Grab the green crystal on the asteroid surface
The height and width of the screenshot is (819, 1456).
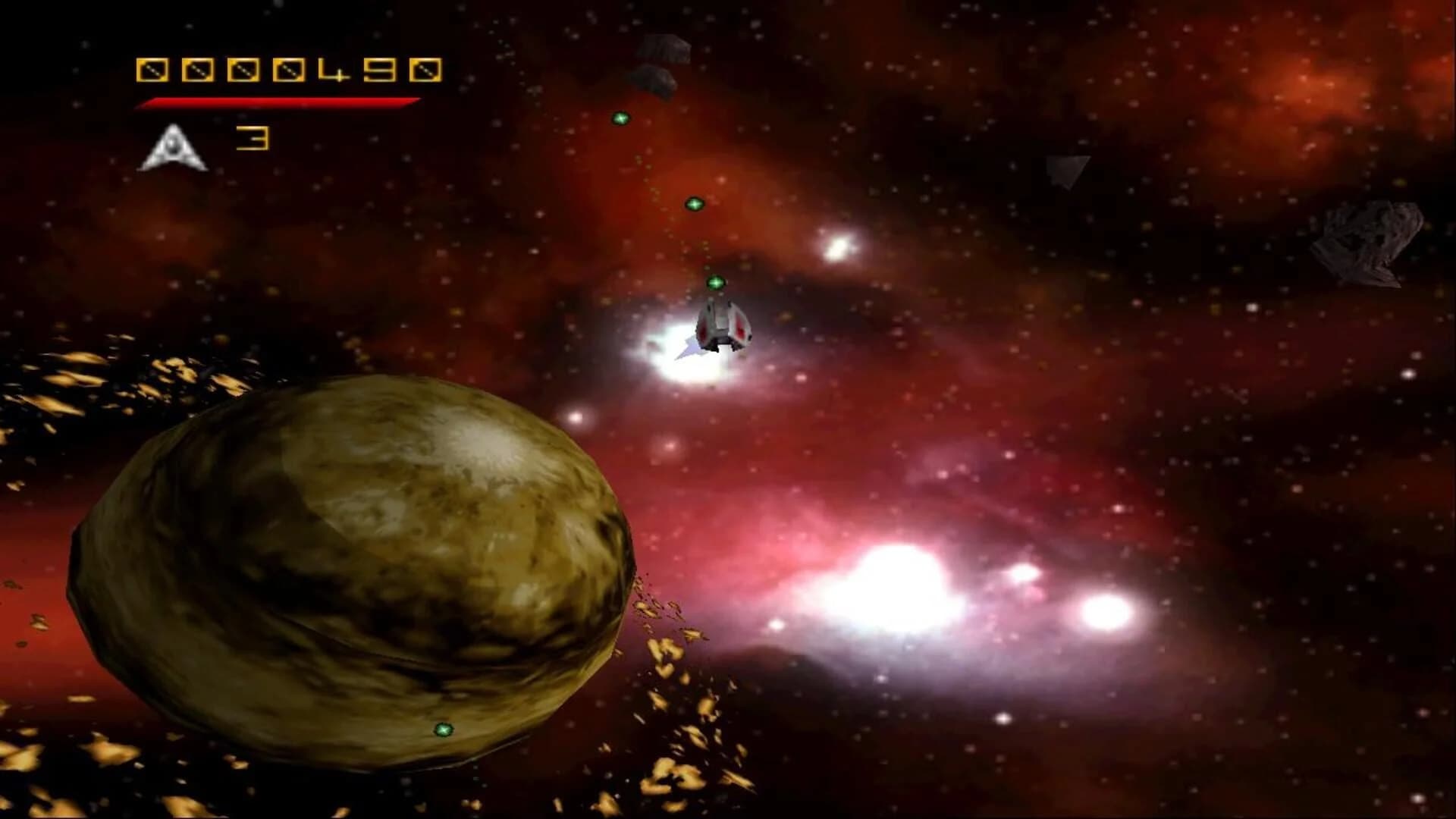444,730
